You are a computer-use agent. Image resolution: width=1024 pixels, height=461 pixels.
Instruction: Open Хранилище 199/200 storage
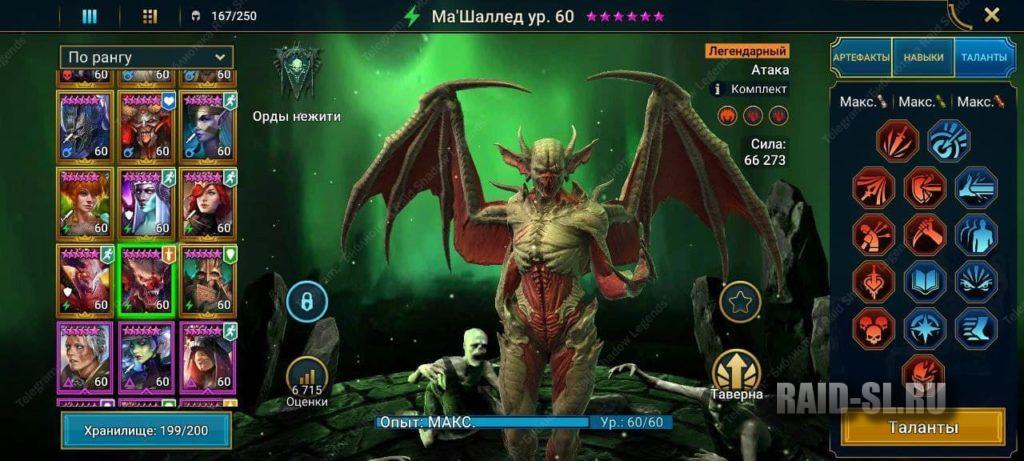[146, 430]
